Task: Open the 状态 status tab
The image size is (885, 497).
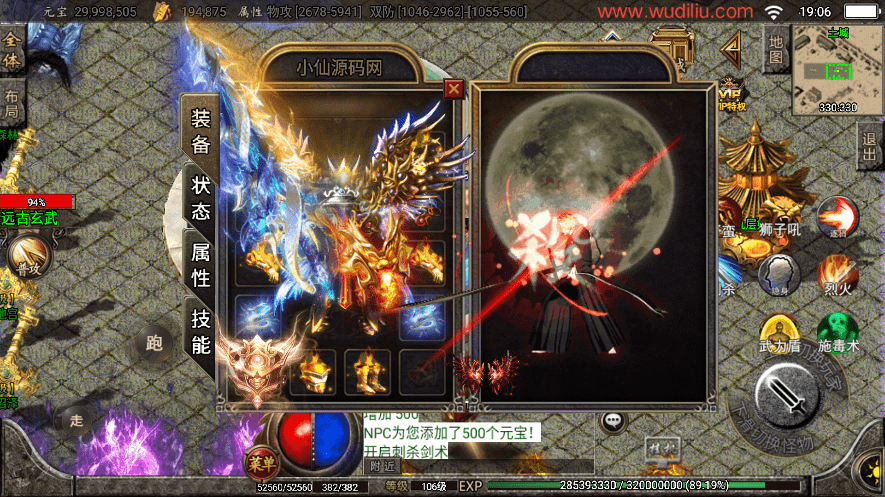Action: (x=201, y=198)
